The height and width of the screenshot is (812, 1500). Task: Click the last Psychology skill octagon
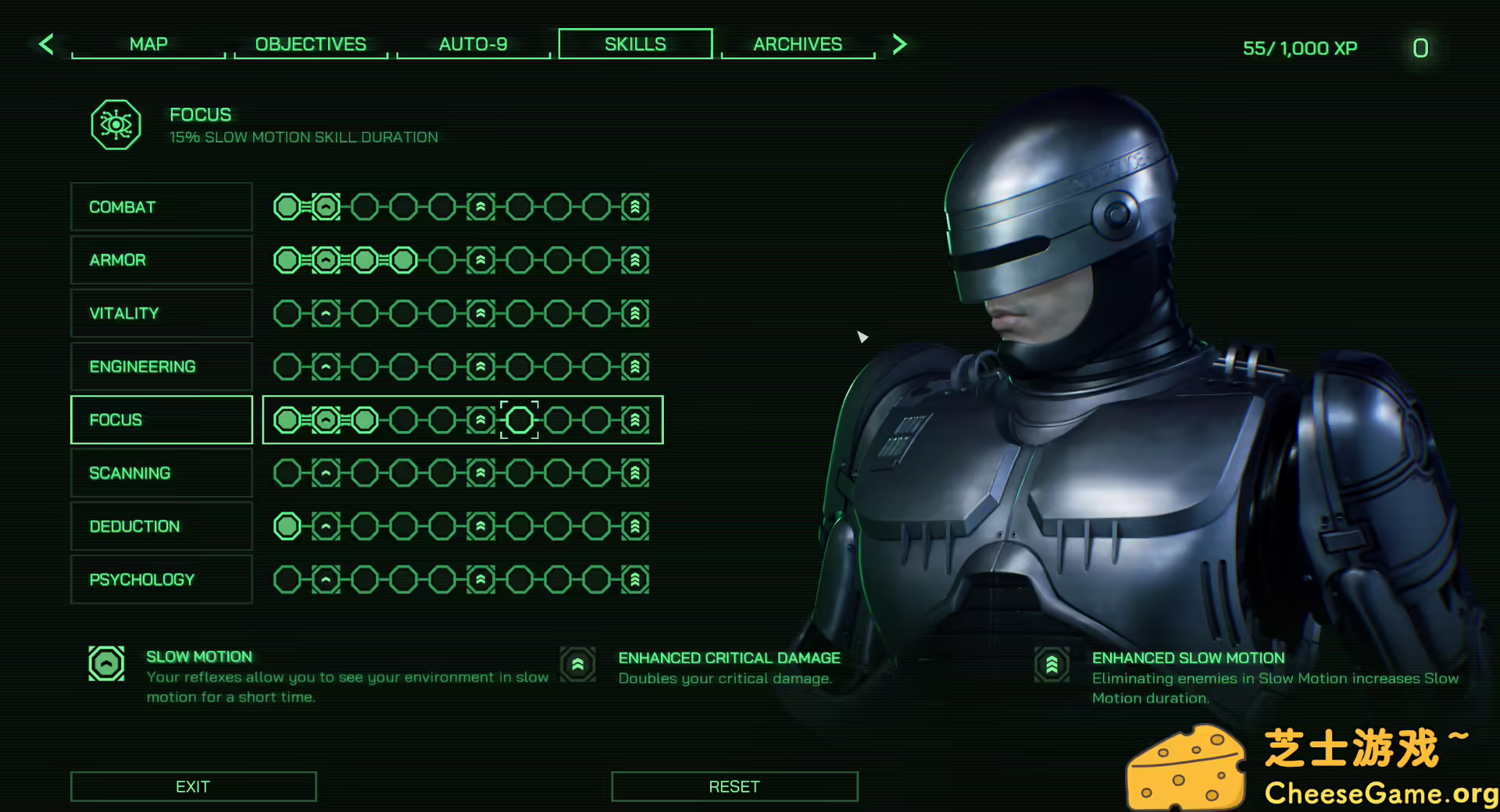tap(634, 579)
